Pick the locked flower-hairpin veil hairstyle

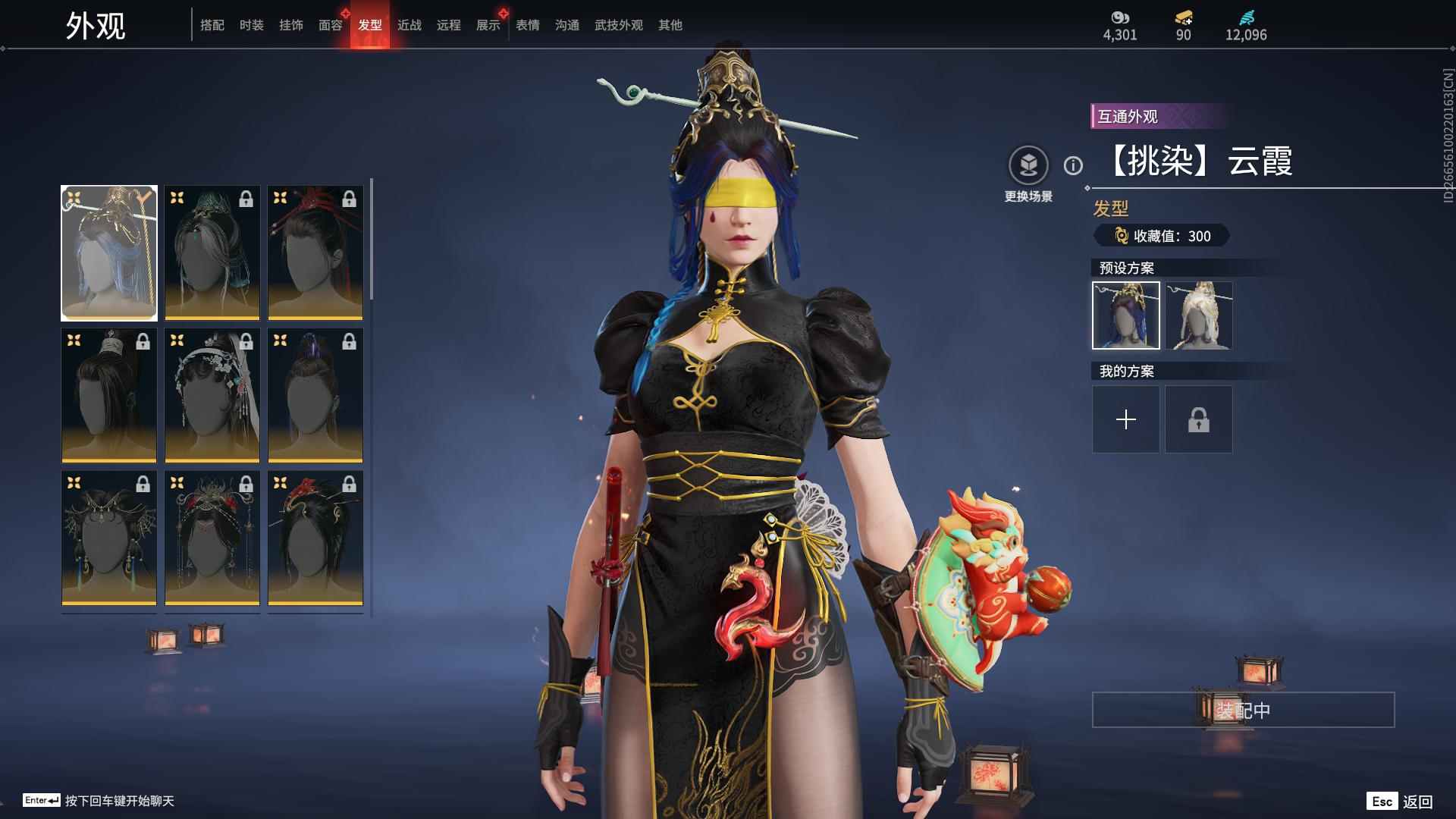click(212, 395)
